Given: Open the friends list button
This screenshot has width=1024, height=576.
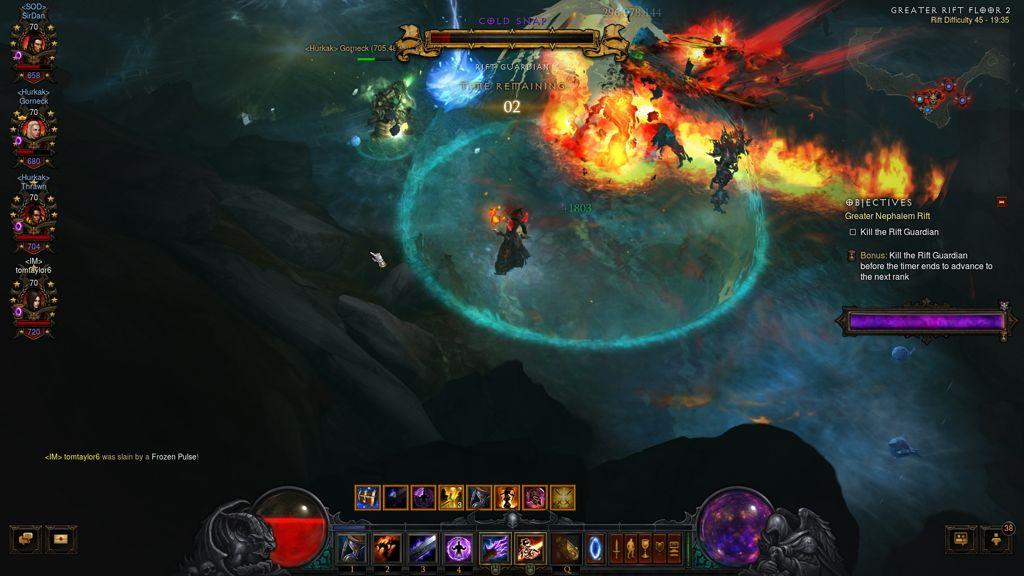Looking at the screenshot, I should click(961, 538).
